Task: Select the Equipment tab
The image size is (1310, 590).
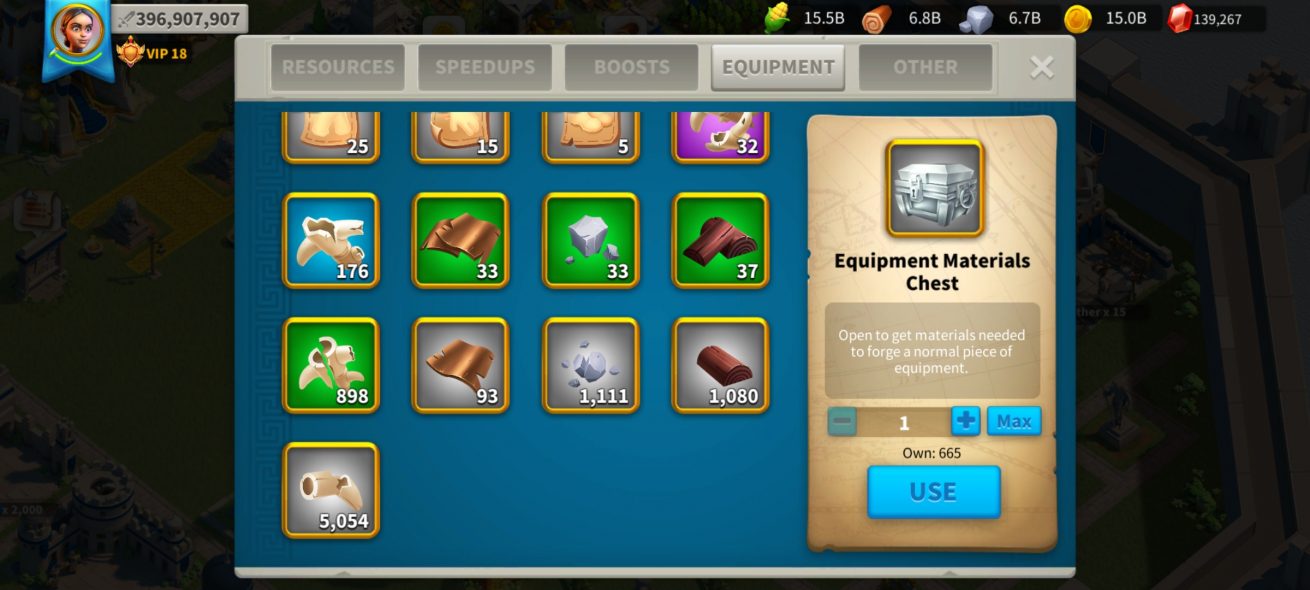Action: [778, 67]
